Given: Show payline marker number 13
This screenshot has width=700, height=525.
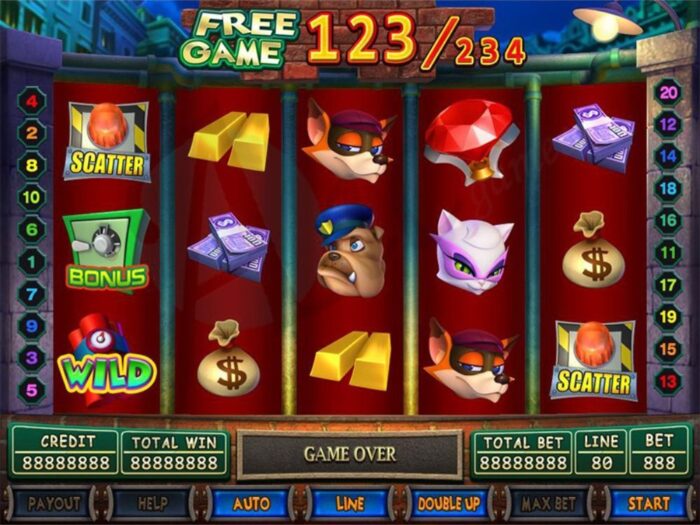Looking at the screenshot, I should [x=667, y=381].
